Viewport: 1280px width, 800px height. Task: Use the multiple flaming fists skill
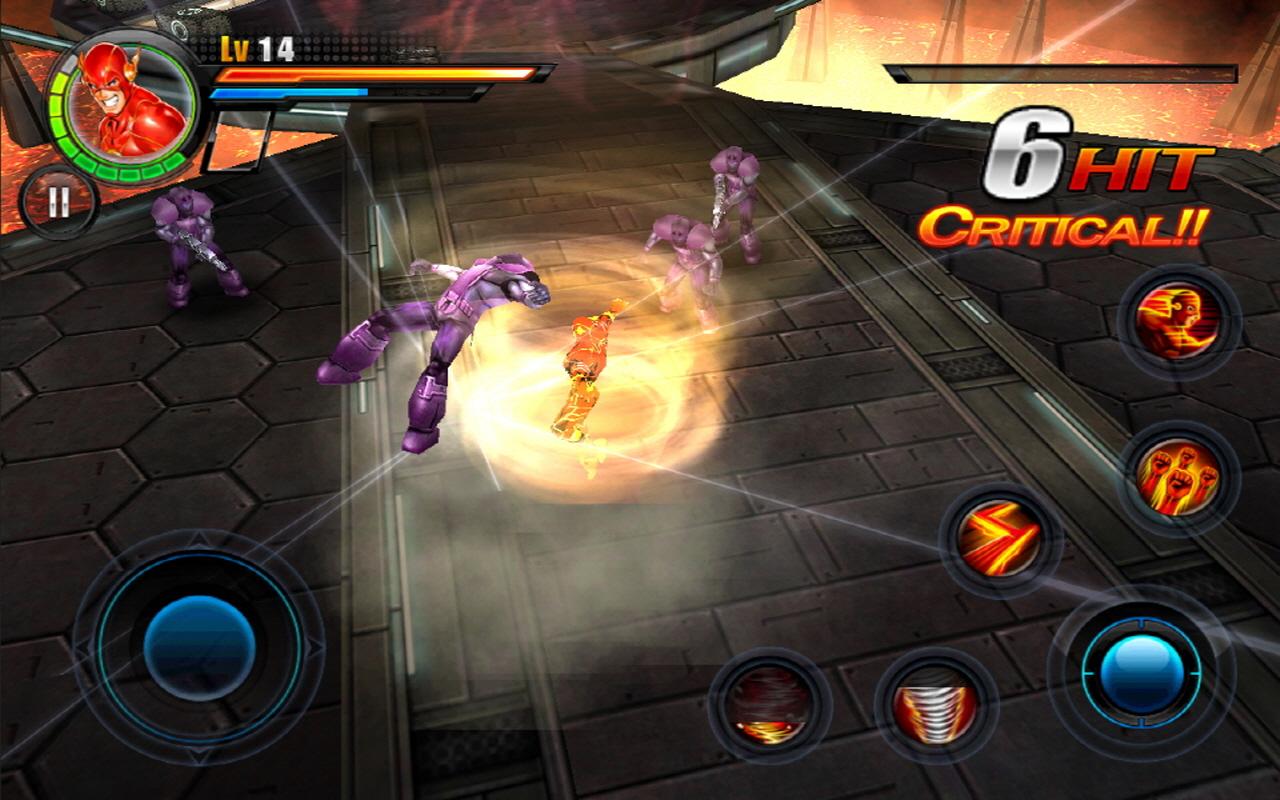pos(1177,477)
